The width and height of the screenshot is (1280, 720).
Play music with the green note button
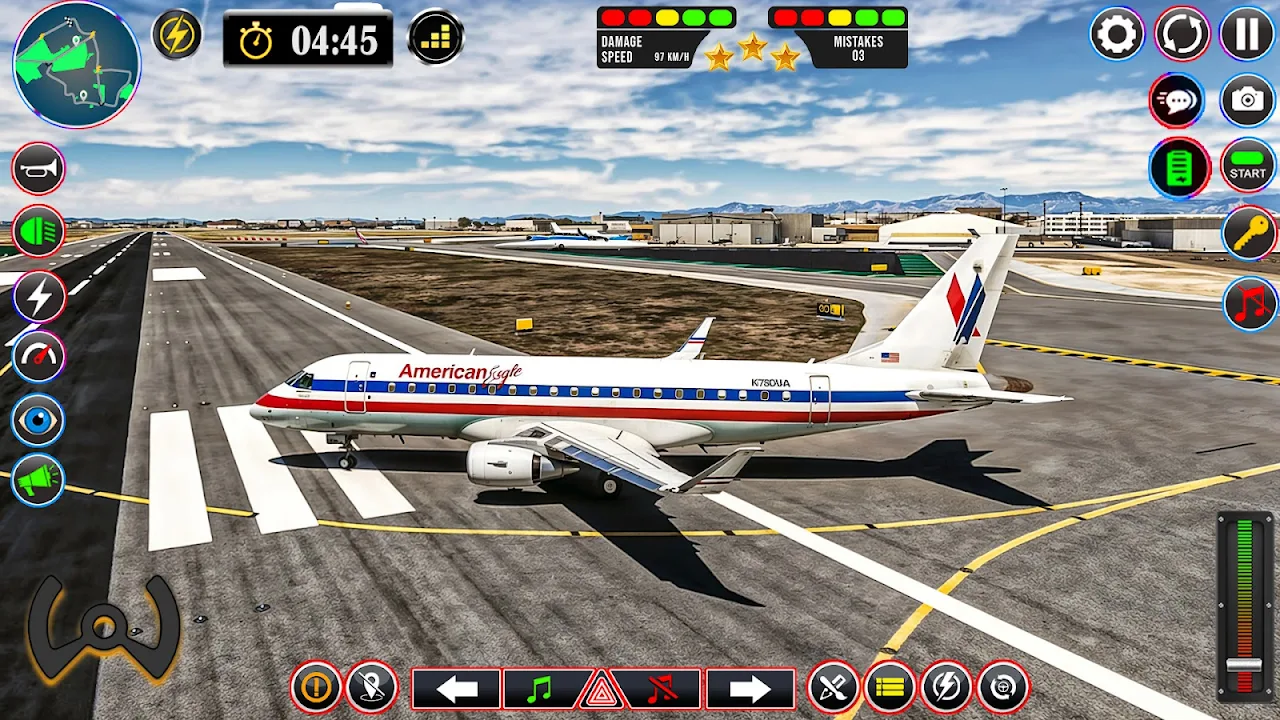pyautogui.click(x=541, y=688)
